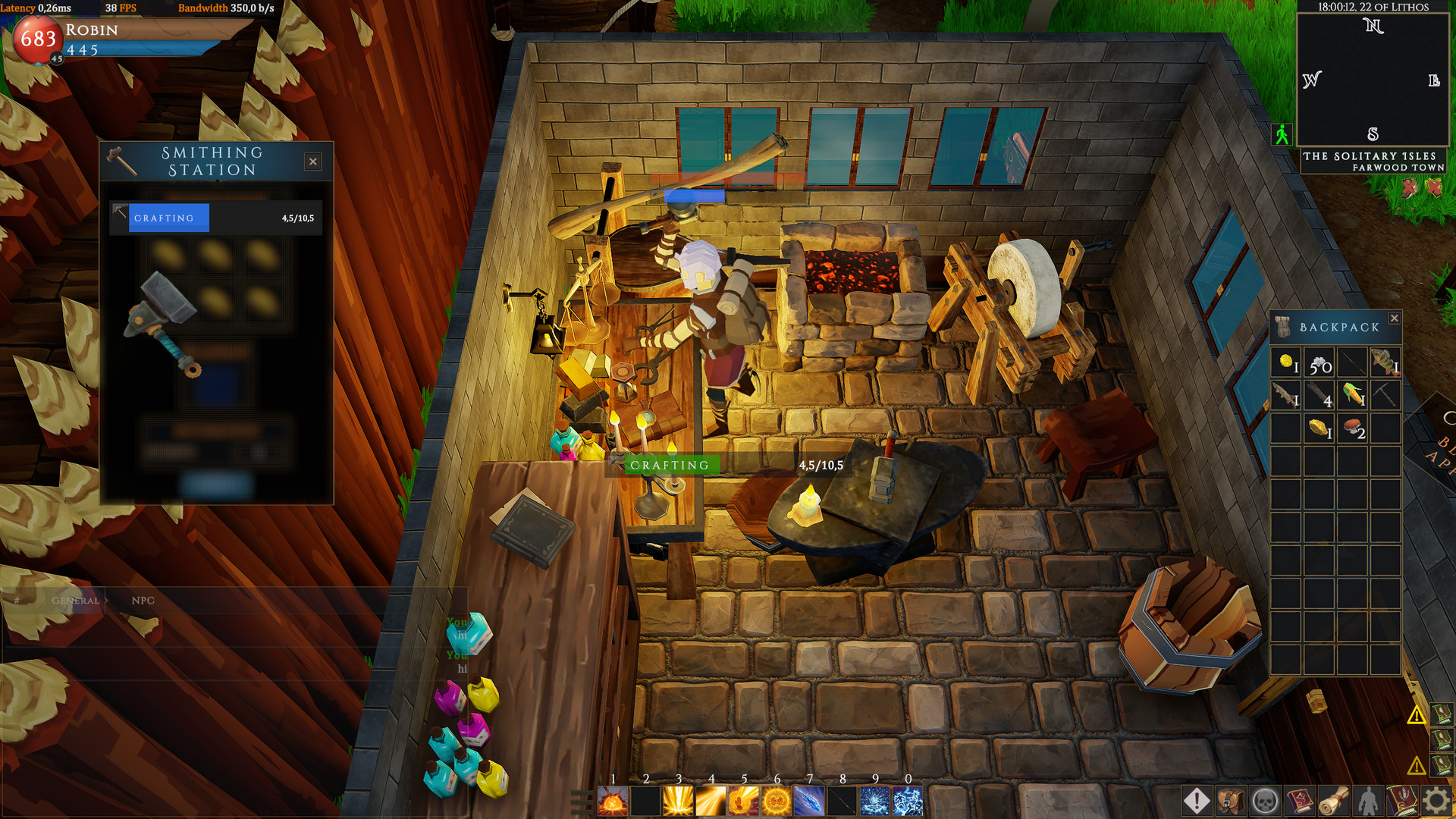Image resolution: width=1456 pixels, height=819 pixels.
Task: Close the Backpack window
Action: [1394, 318]
